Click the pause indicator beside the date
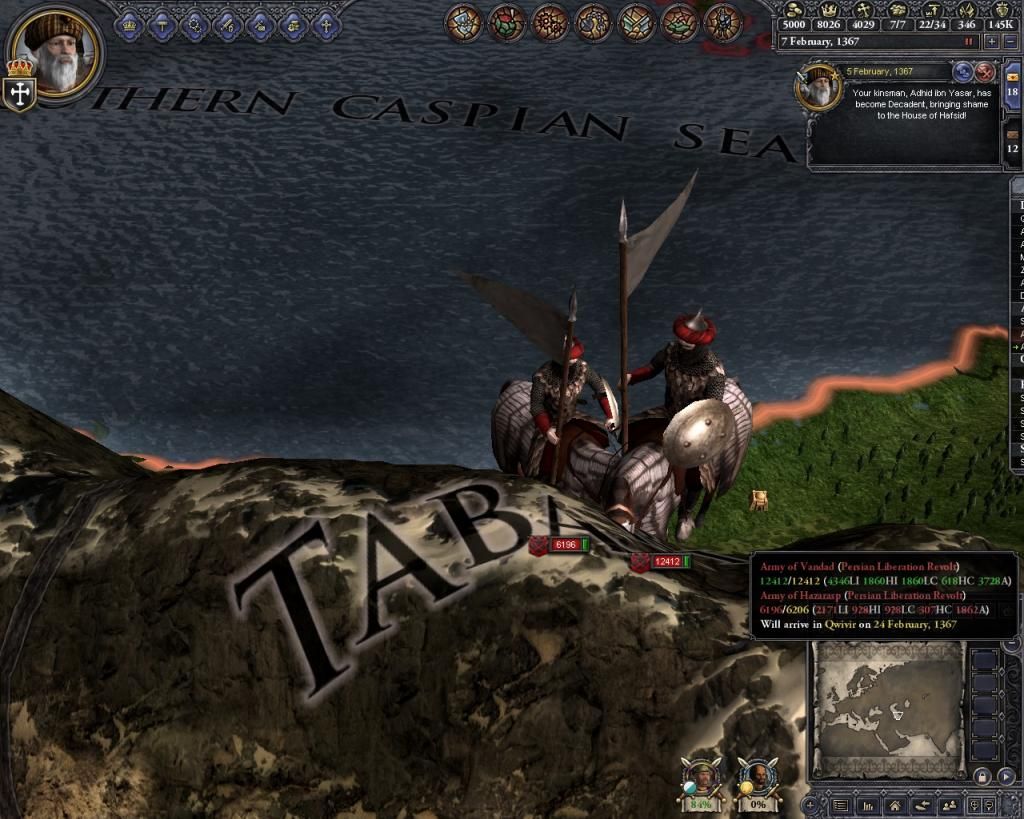Screen dimensions: 1024x819 click(x=968, y=42)
